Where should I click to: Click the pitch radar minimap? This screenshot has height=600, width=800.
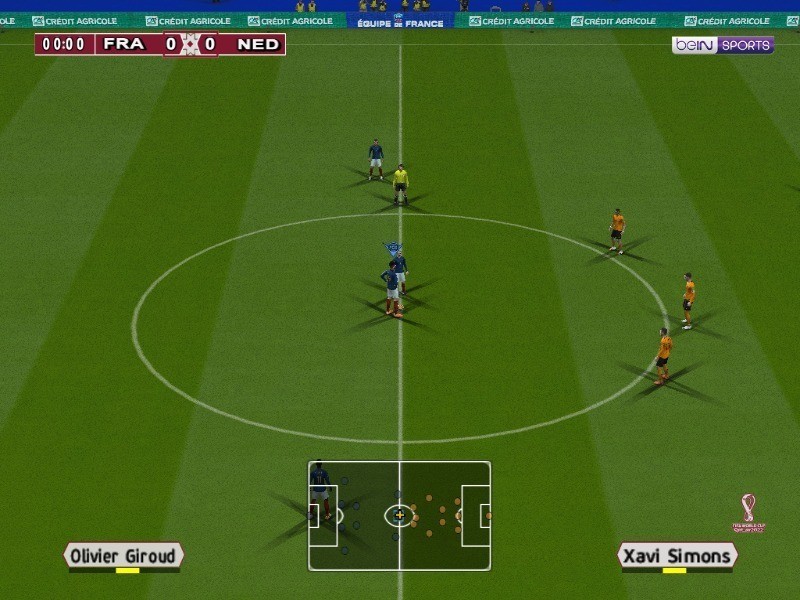point(399,515)
